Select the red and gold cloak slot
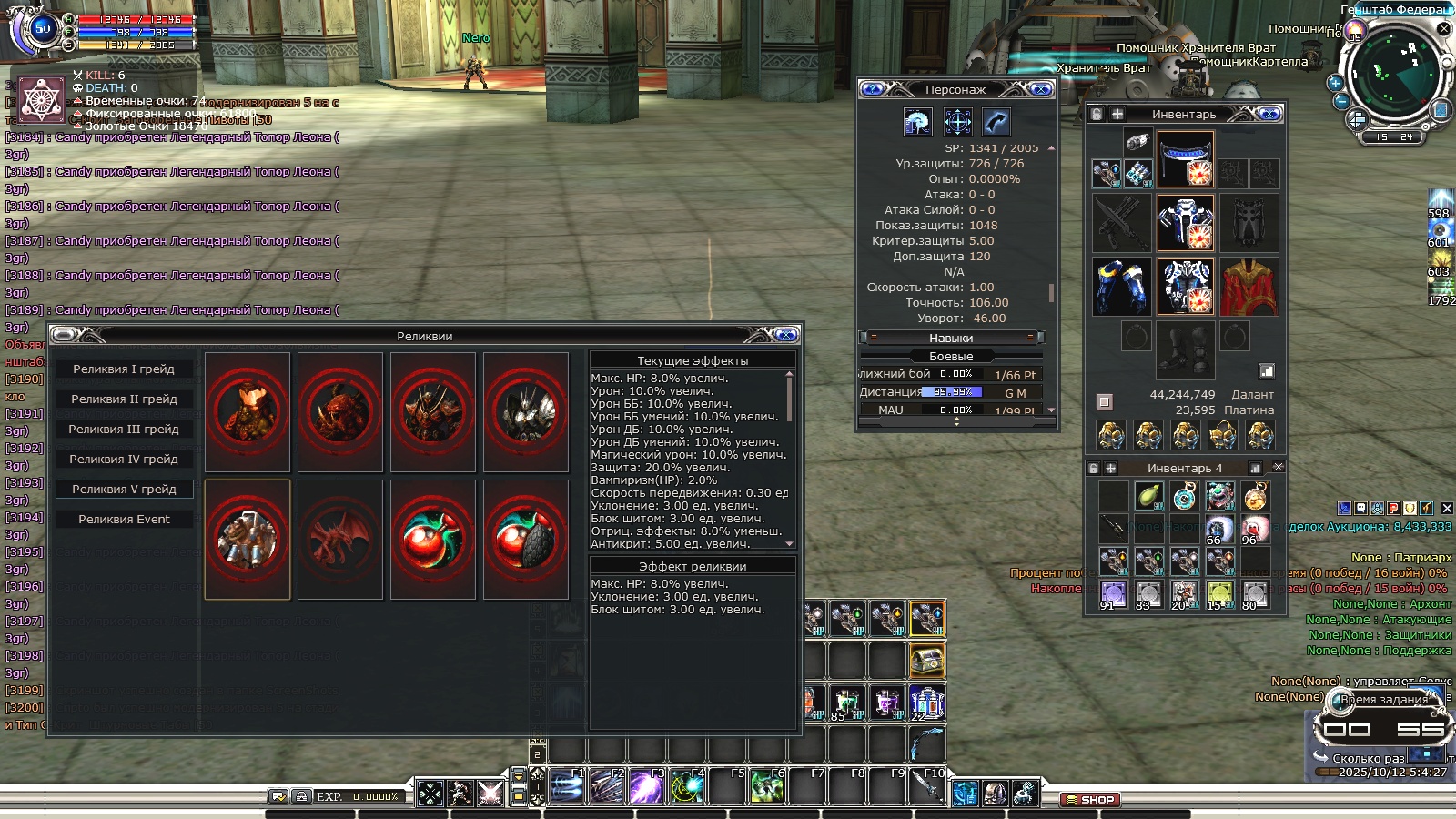This screenshot has height=819, width=1456. pyautogui.click(x=1249, y=287)
